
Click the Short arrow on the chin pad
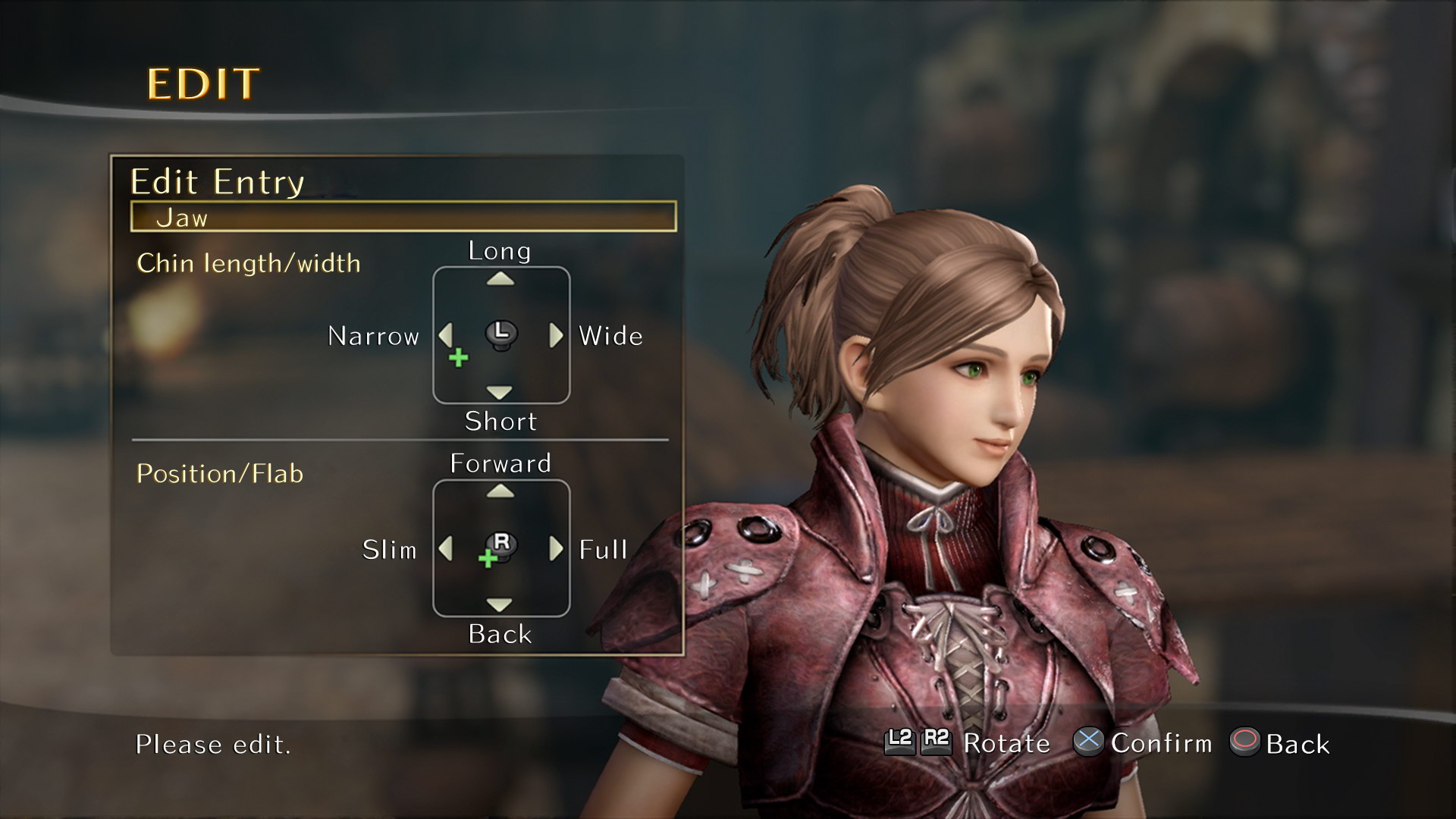click(500, 392)
